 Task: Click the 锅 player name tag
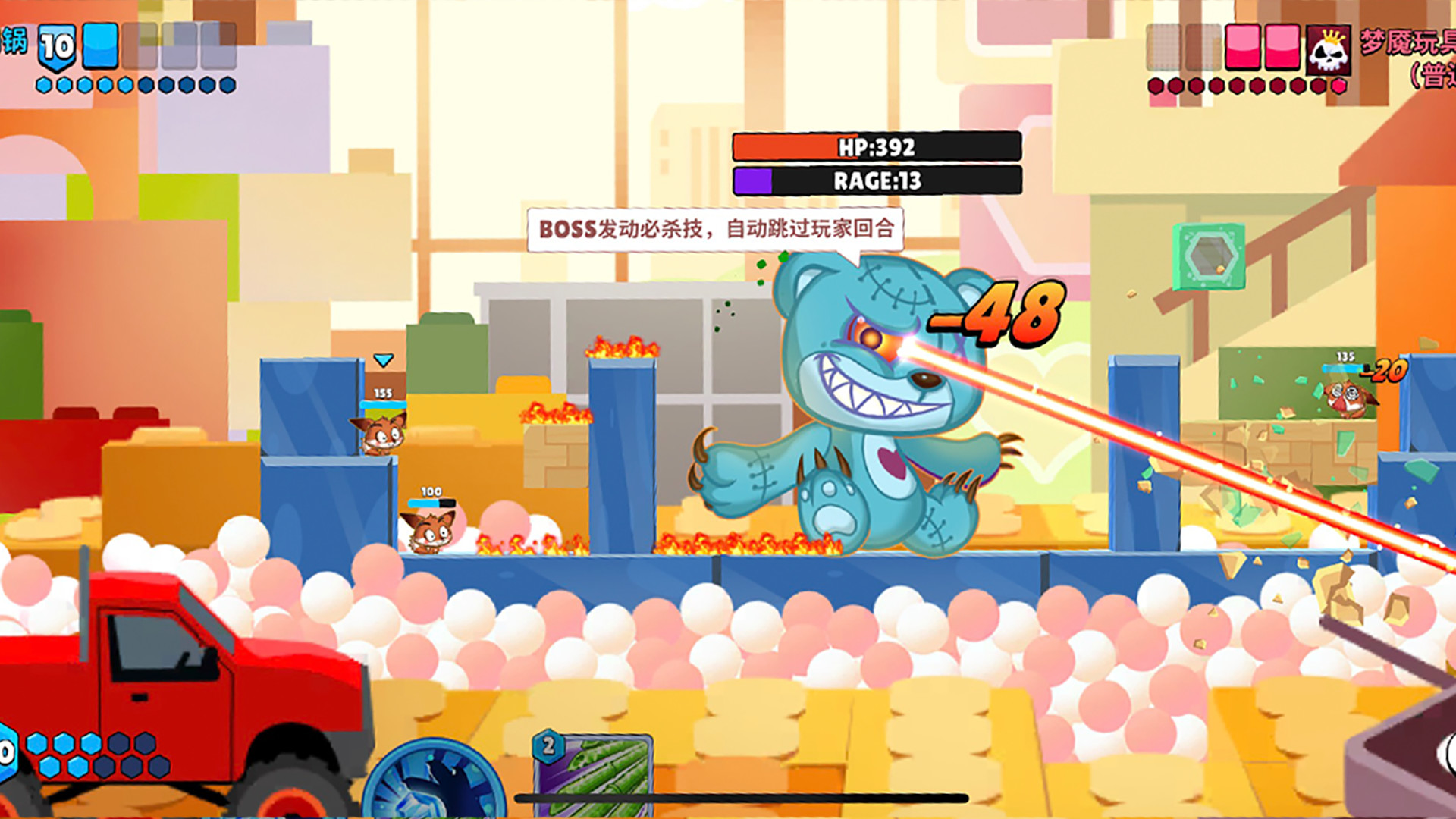14,42
